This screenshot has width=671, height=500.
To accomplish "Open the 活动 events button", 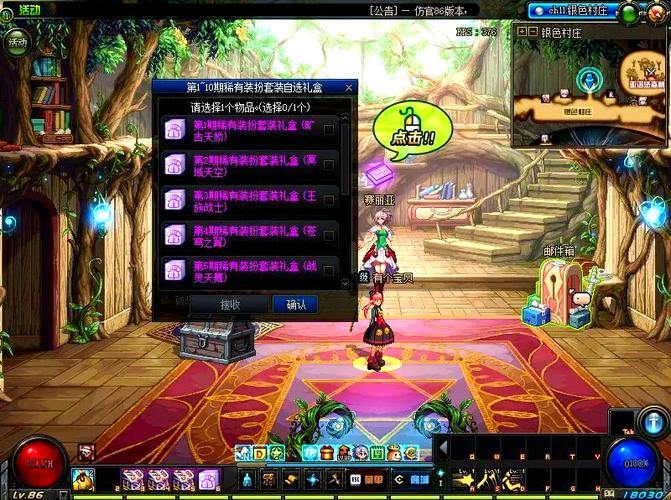I will click(x=18, y=42).
